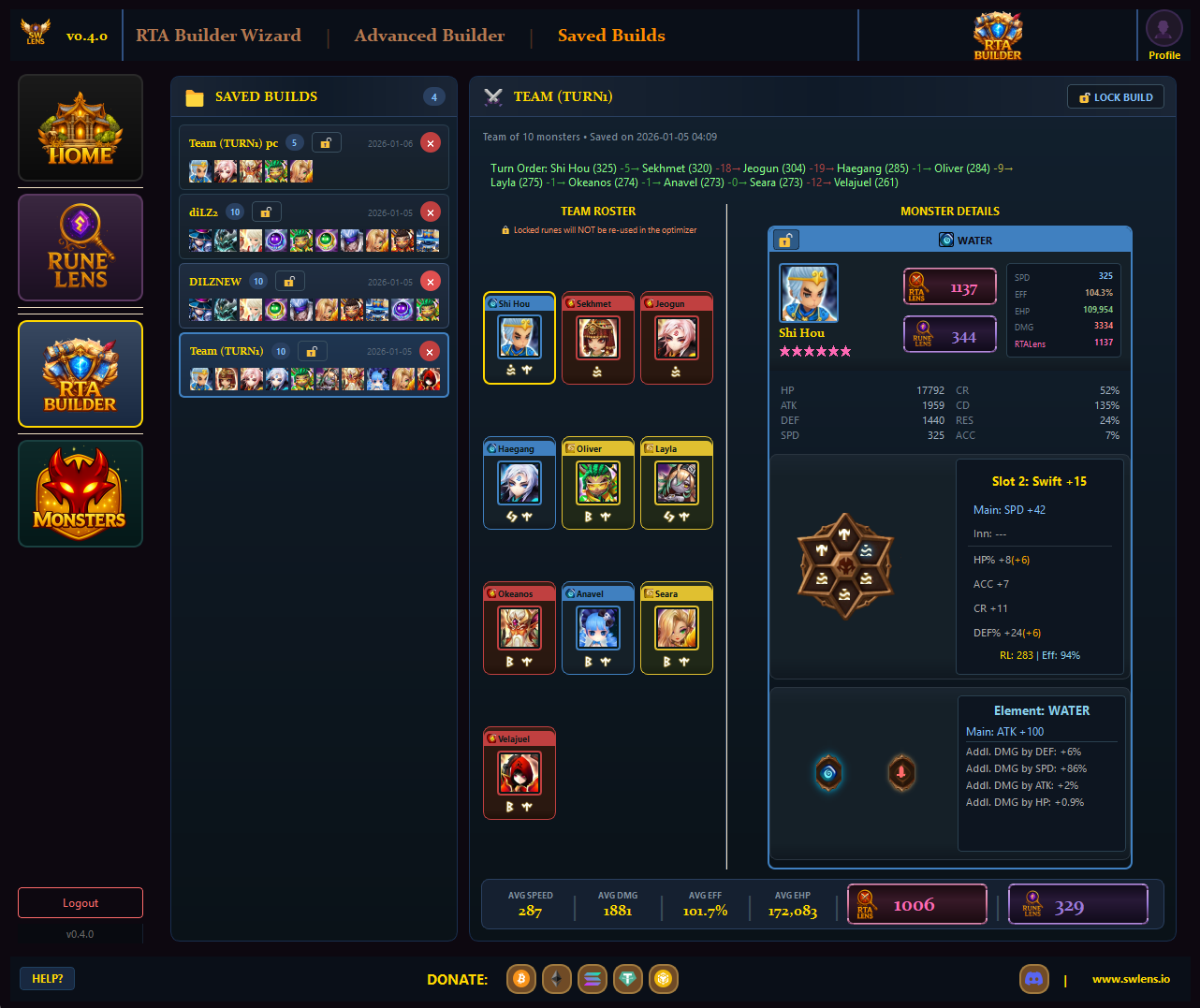1200x1008 pixels.
Task: Open the Rune Lens sidebar tool
Action: click(x=80, y=247)
